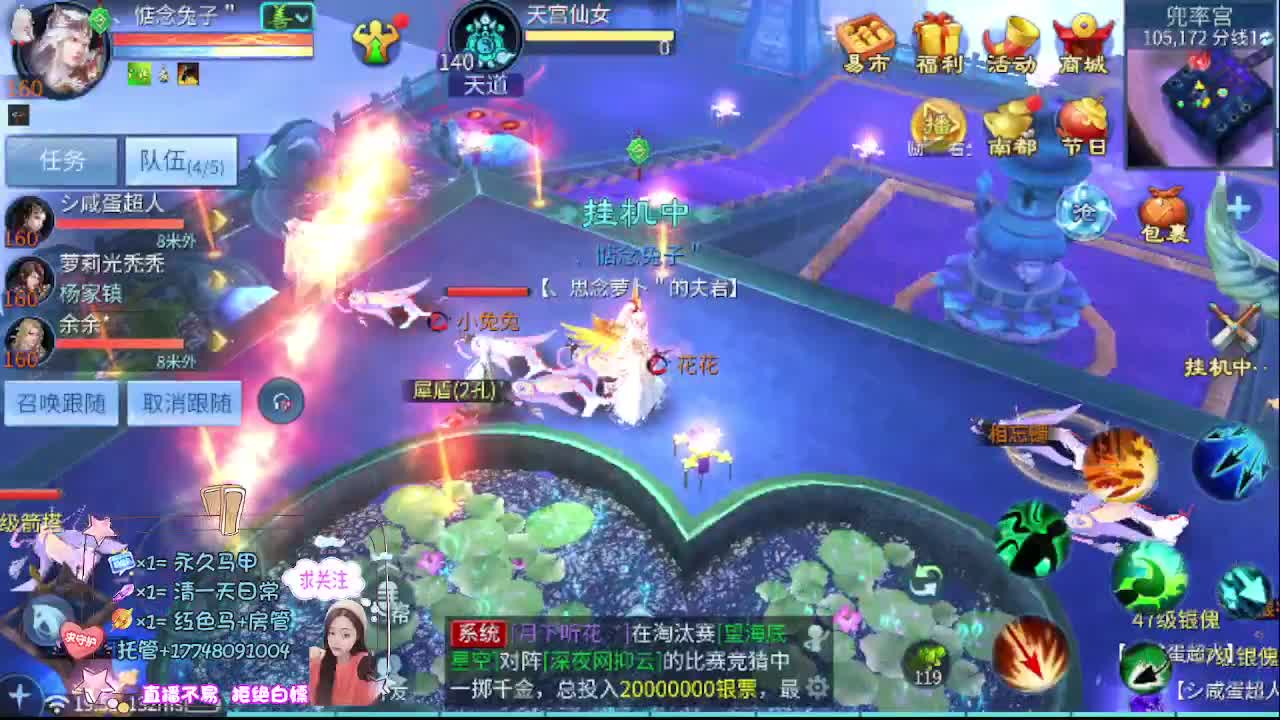The image size is (1280, 720).
Task: Toggle the voice headset icon near 取消跟随
Action: pyautogui.click(x=281, y=399)
